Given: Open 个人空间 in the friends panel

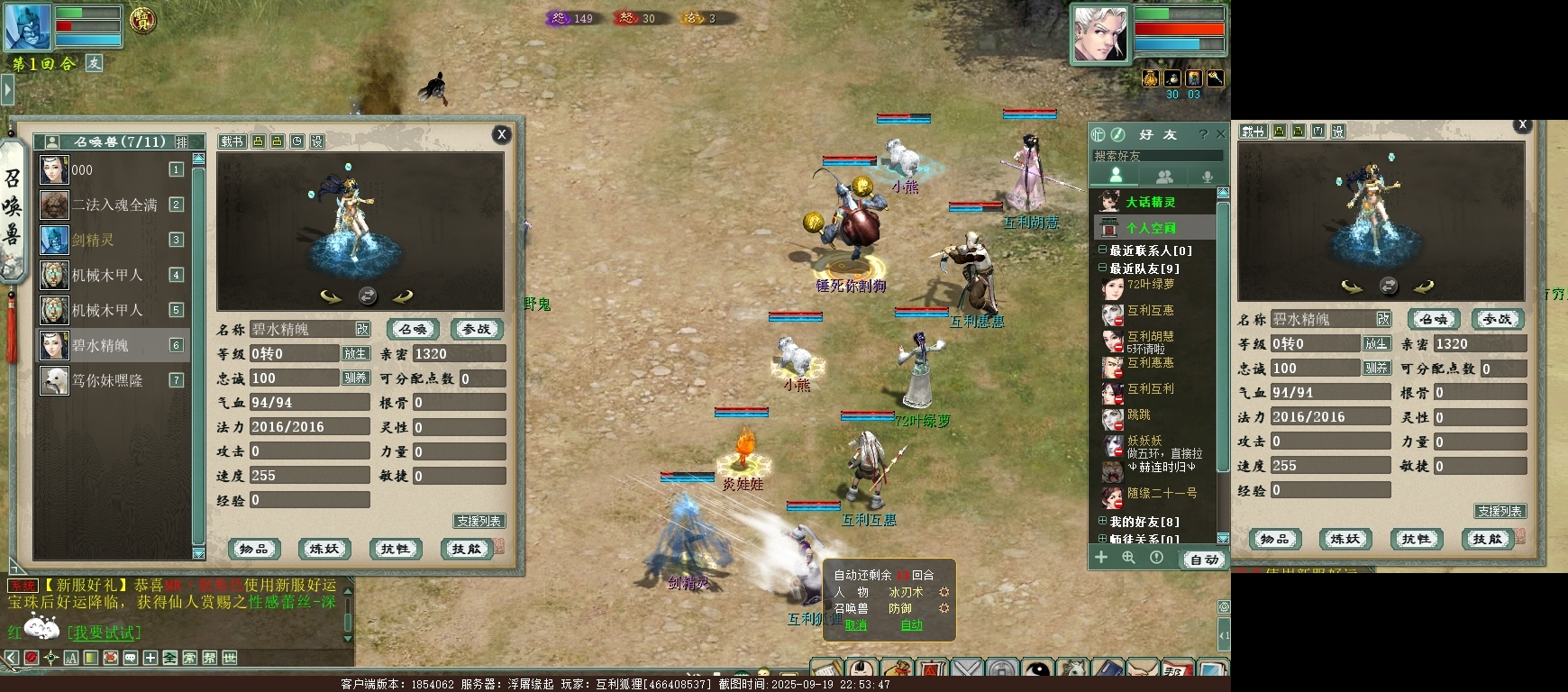Looking at the screenshot, I should pyautogui.click(x=1150, y=228).
